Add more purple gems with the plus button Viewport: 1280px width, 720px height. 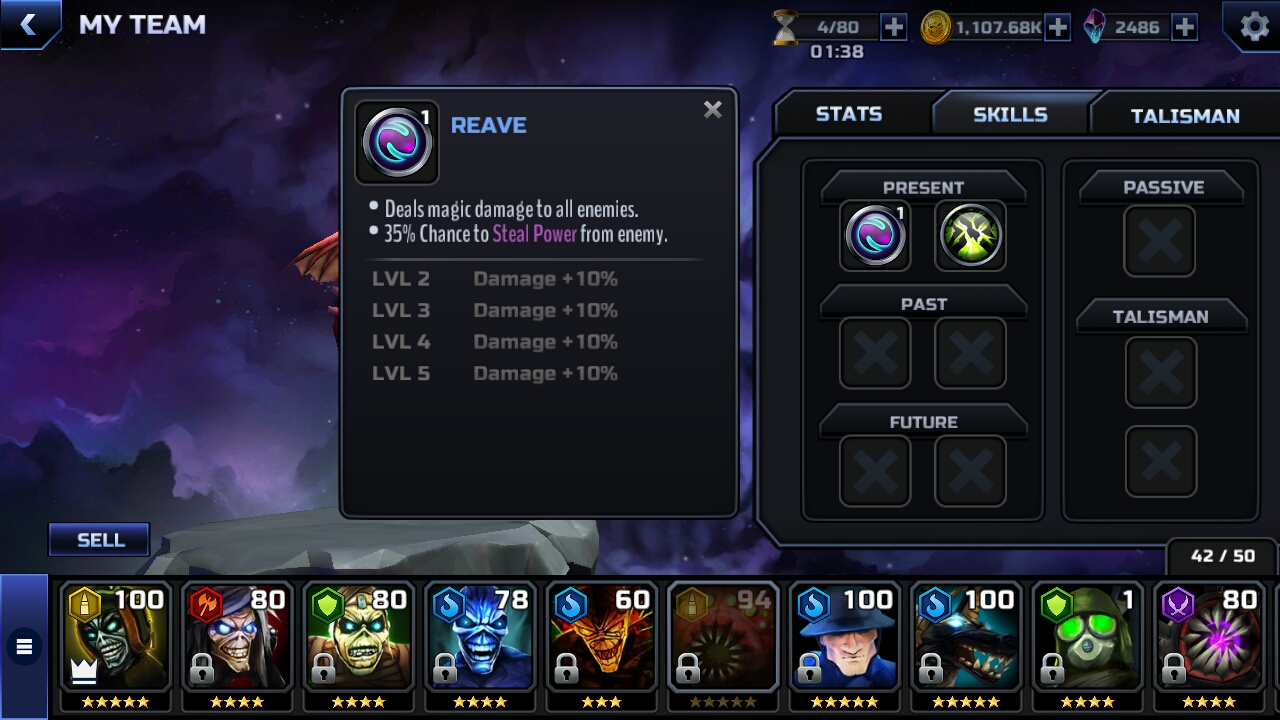tap(1184, 27)
